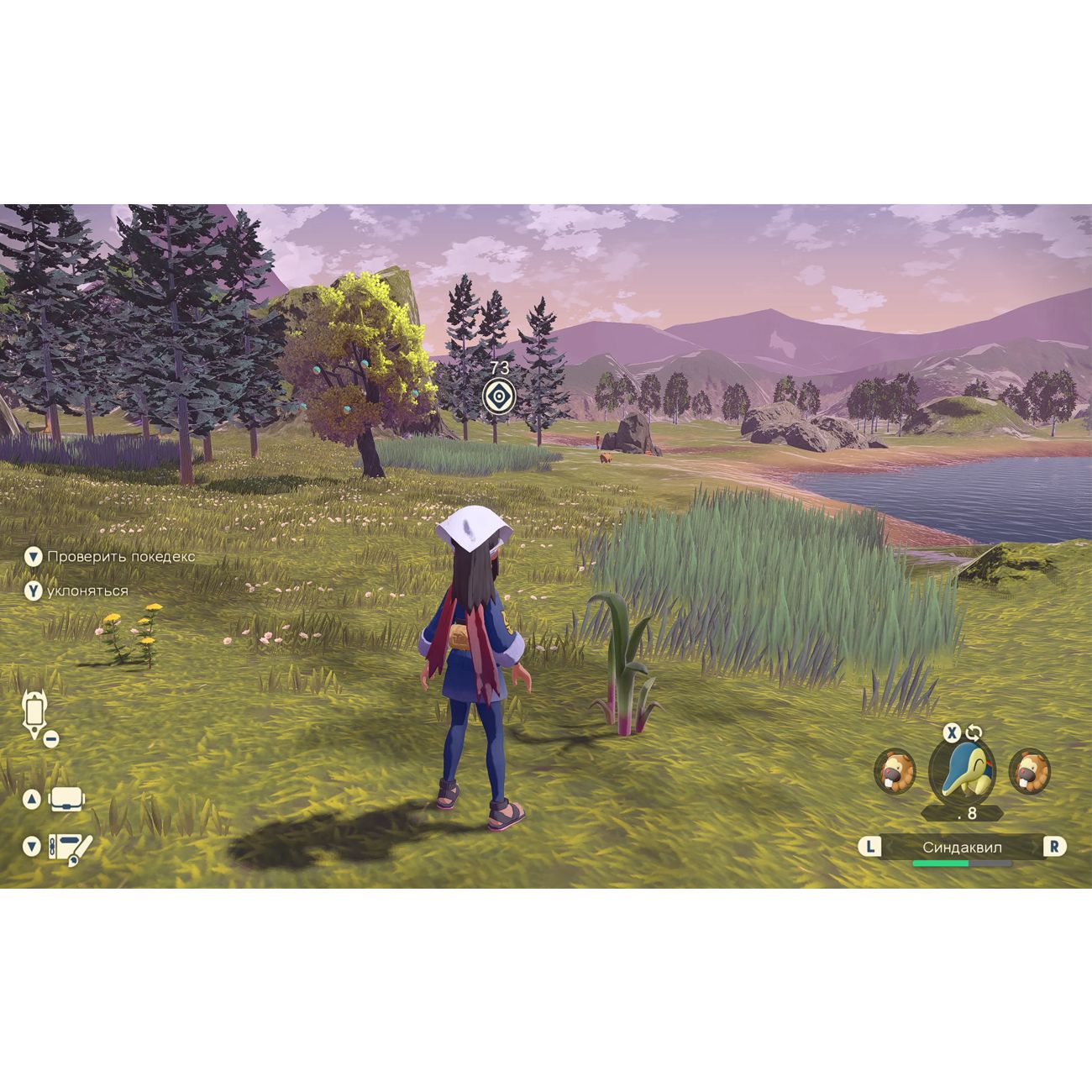Open the Arc Phone map icon
Image resolution: width=1092 pixels, height=1092 pixels.
pyautogui.click(x=34, y=714)
